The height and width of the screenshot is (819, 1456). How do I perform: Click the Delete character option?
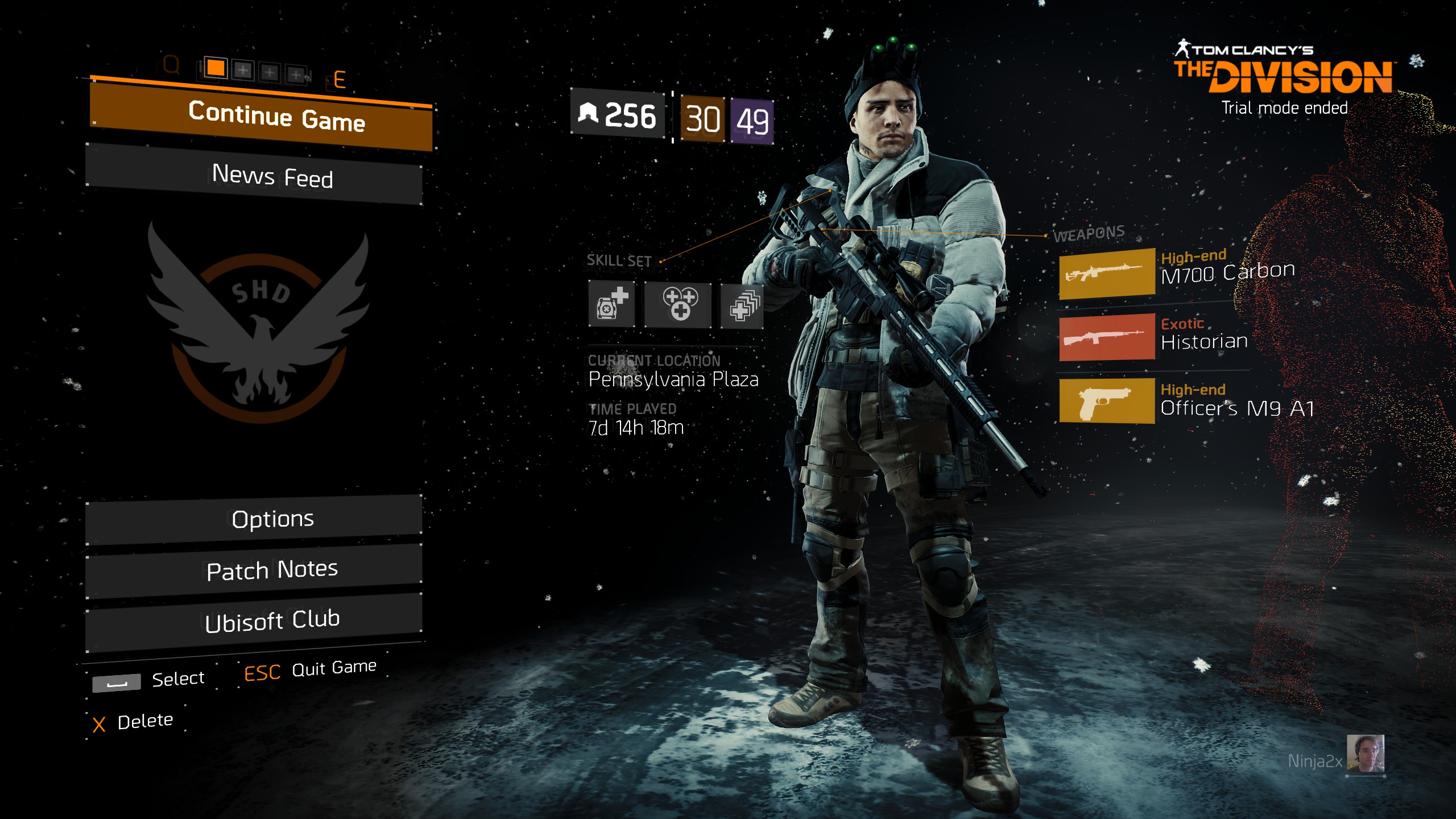point(144,722)
